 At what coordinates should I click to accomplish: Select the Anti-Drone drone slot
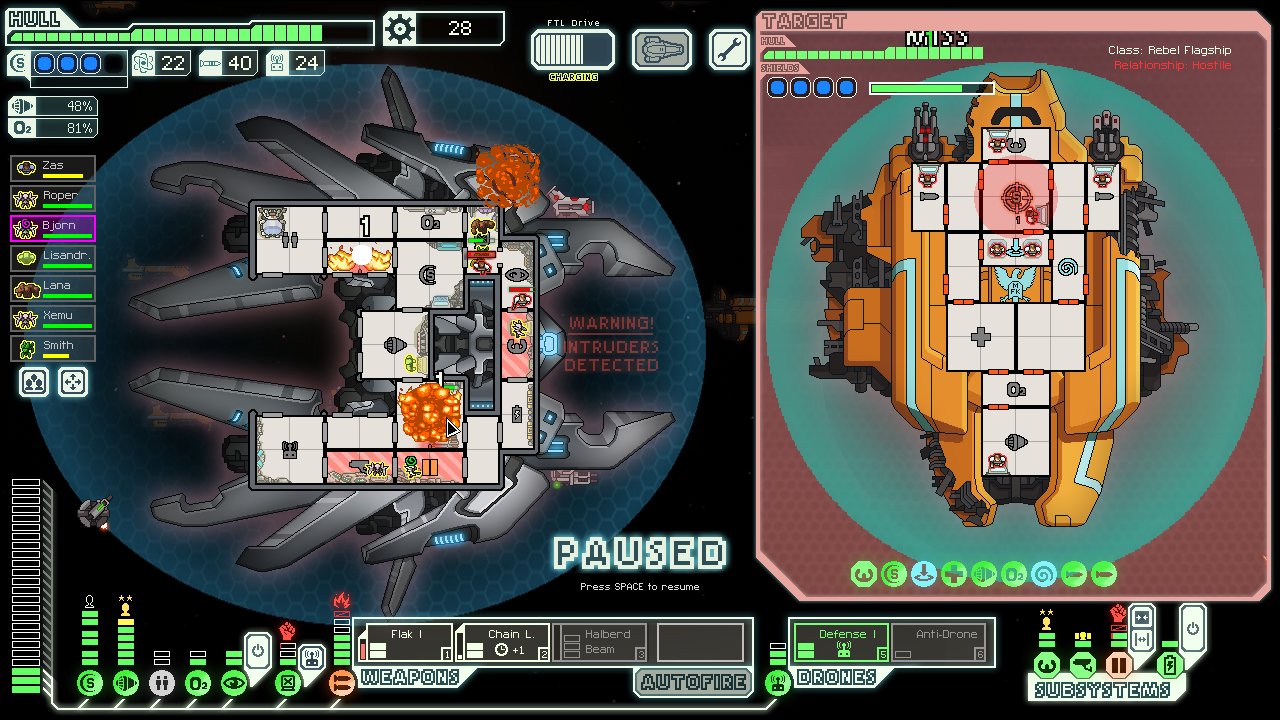939,641
